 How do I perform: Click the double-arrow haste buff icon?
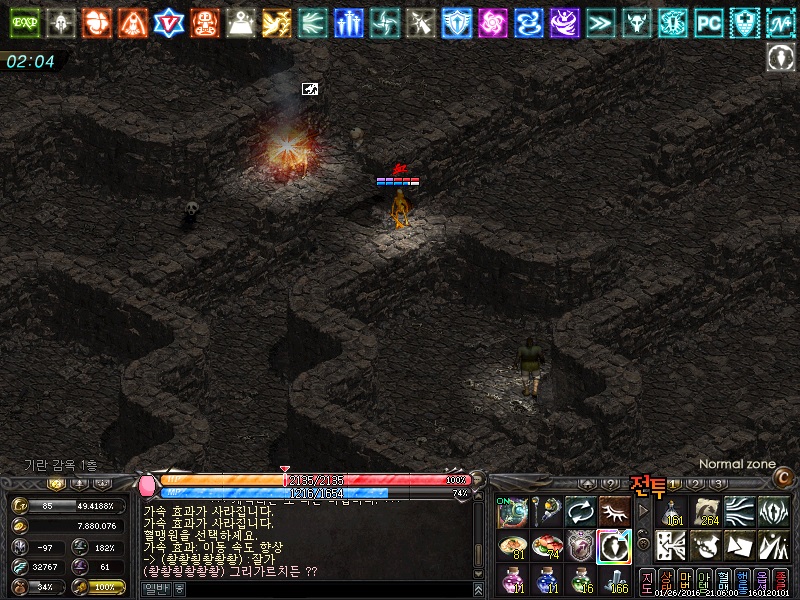pyautogui.click(x=600, y=22)
